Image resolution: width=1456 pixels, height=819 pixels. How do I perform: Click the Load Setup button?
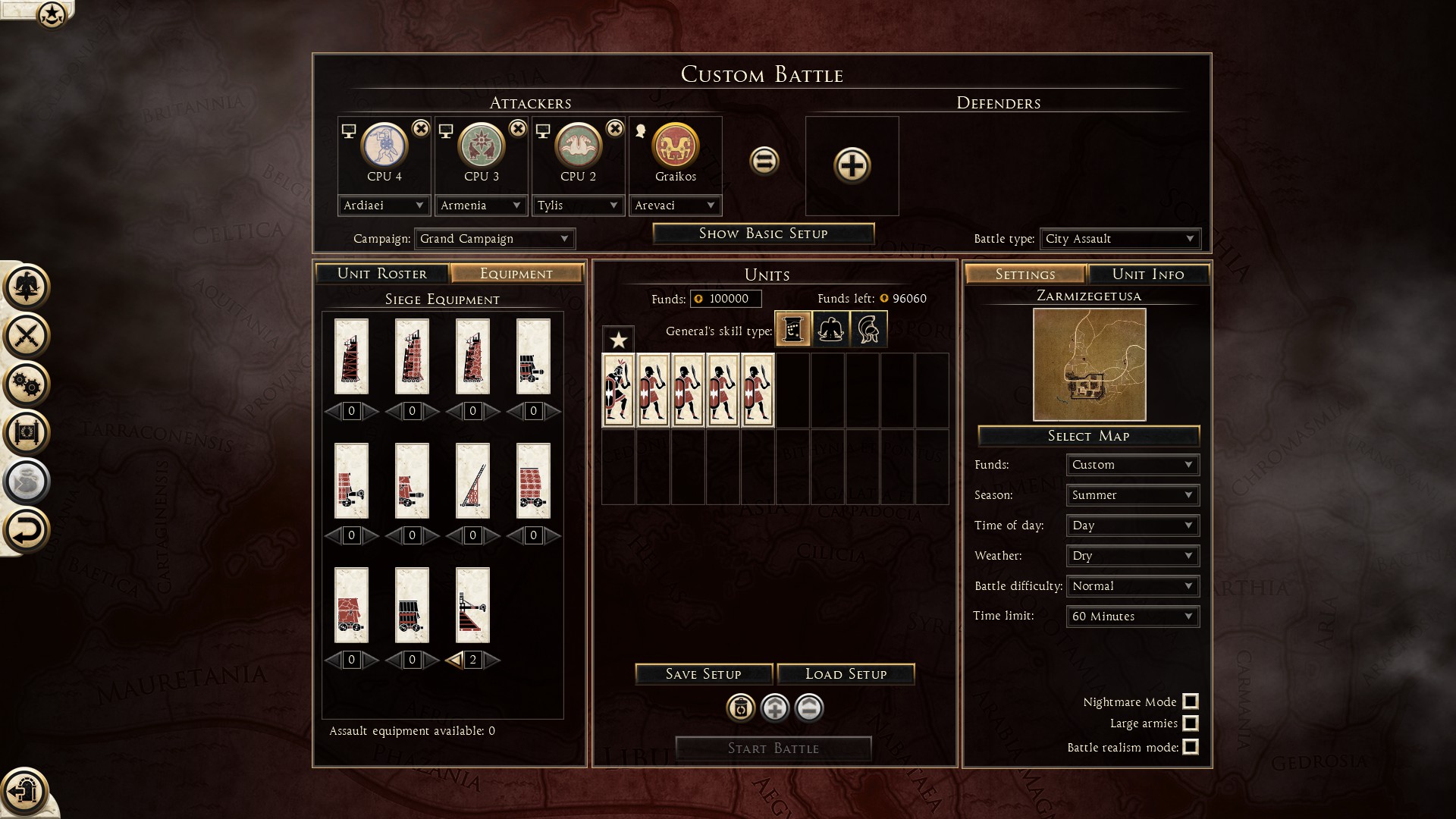(846, 674)
